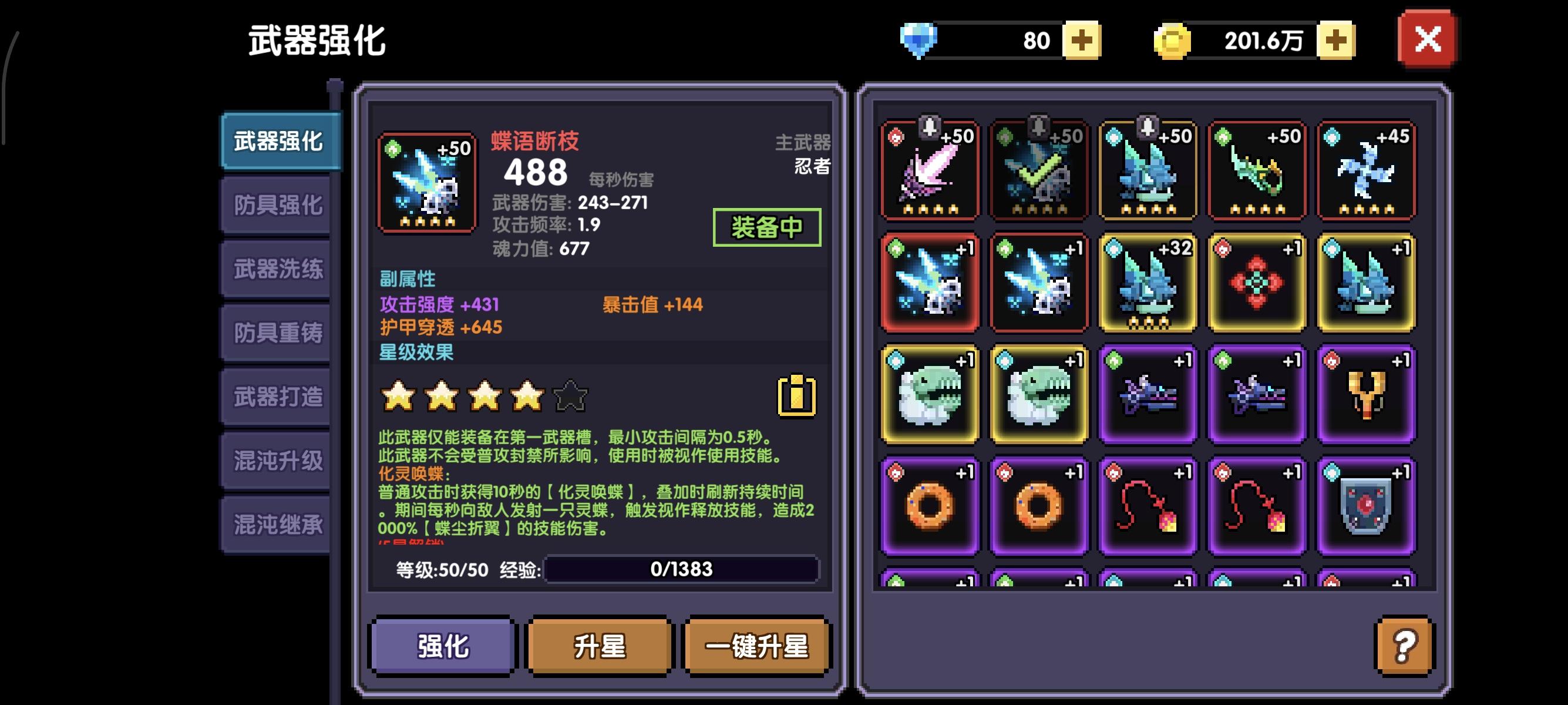Image resolution: width=1568 pixels, height=705 pixels.
Task: Select a red whip item in inventory
Action: [x=1148, y=504]
